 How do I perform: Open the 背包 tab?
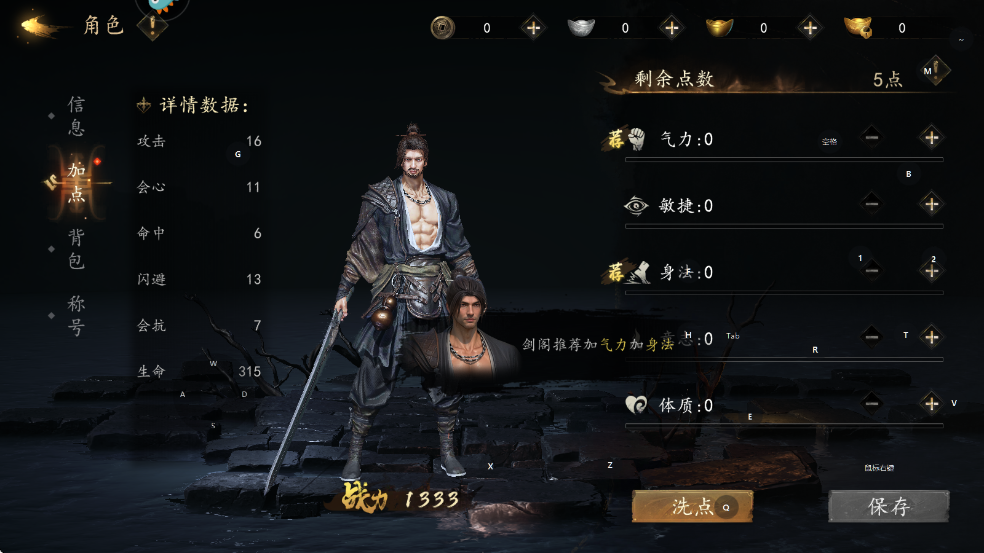76,249
